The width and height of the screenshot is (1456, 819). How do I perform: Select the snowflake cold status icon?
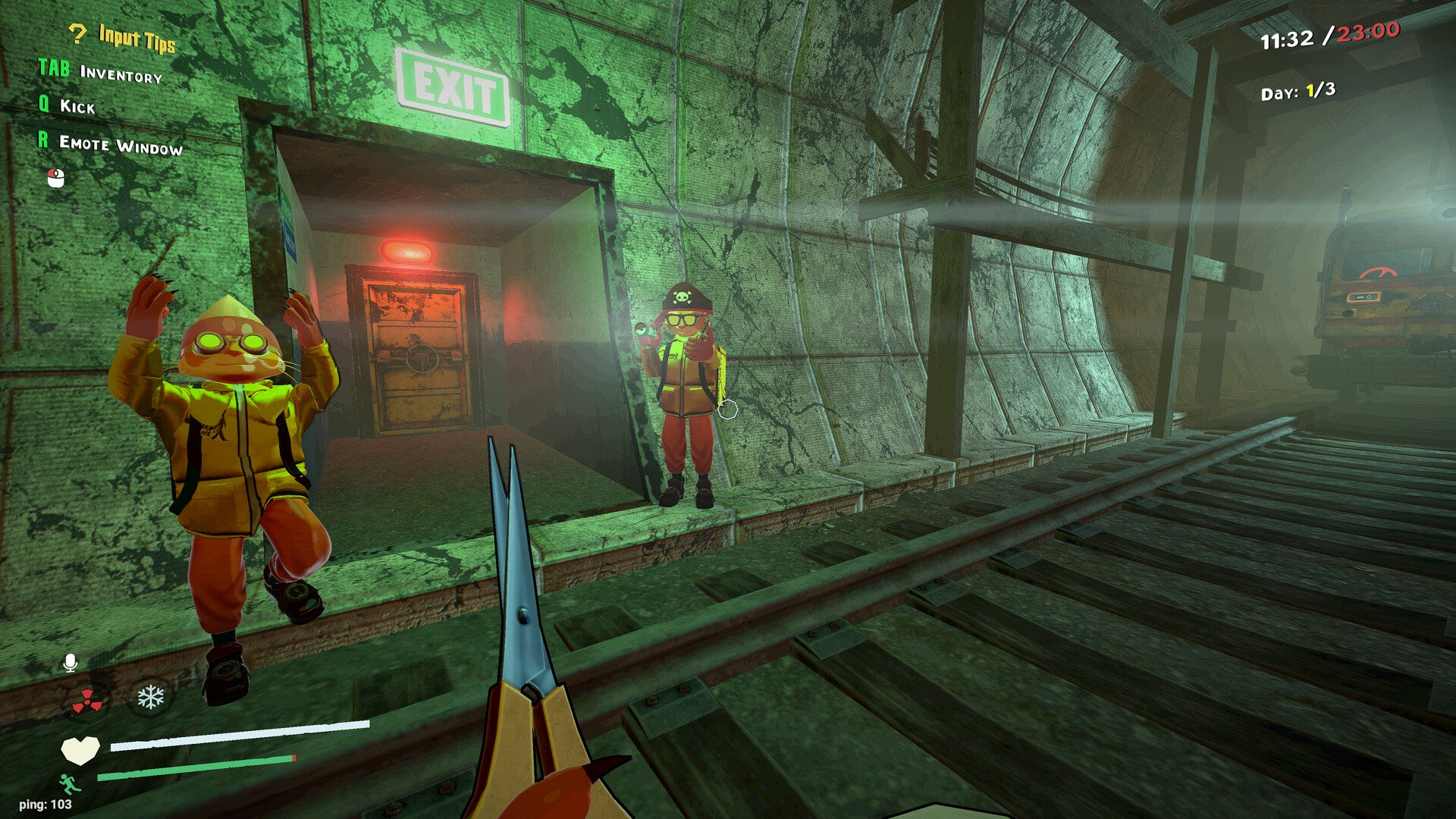(x=150, y=697)
